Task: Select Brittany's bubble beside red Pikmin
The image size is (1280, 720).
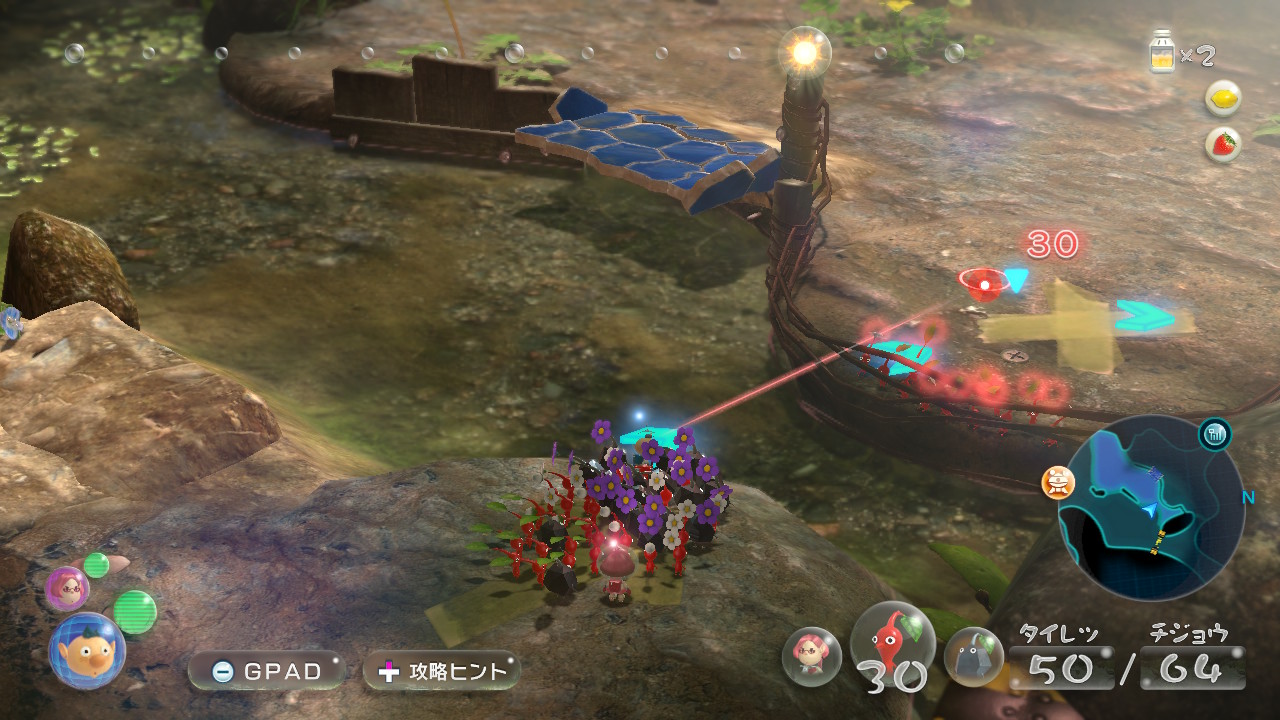Action: tap(811, 656)
